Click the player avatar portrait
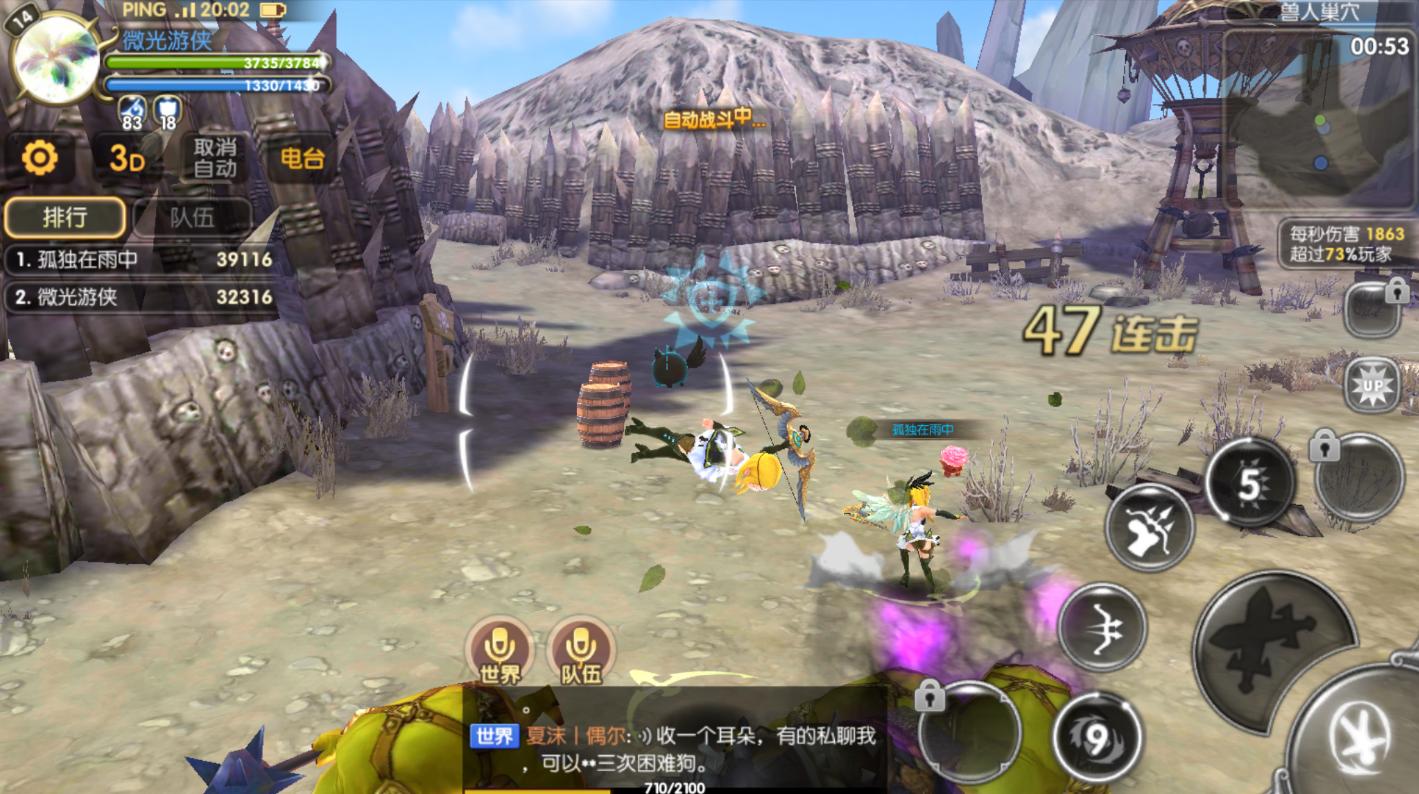Viewport: 1419px width, 794px height. [x=55, y=60]
